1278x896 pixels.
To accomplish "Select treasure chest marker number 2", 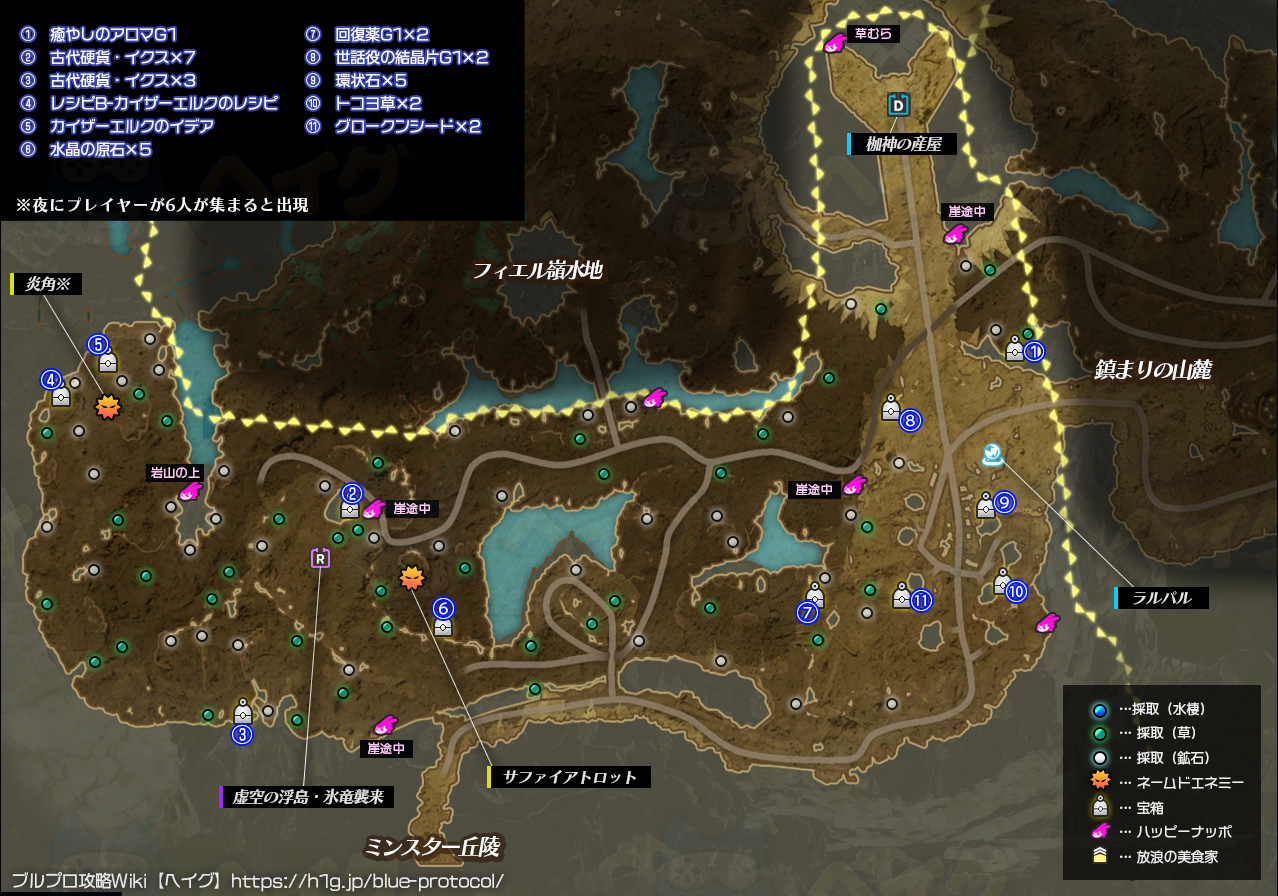I will pos(349,507).
